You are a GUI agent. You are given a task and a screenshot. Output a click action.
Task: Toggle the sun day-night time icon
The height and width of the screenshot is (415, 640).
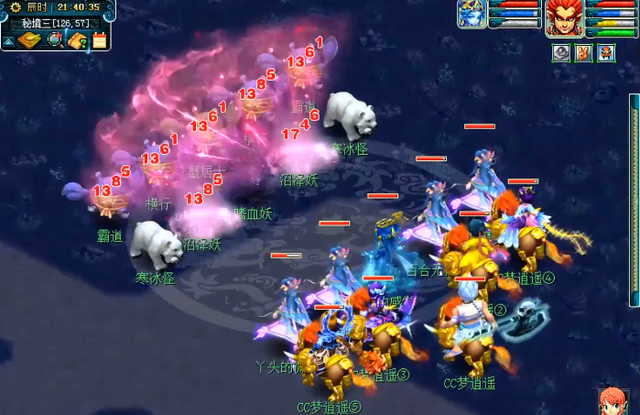coord(14,6)
